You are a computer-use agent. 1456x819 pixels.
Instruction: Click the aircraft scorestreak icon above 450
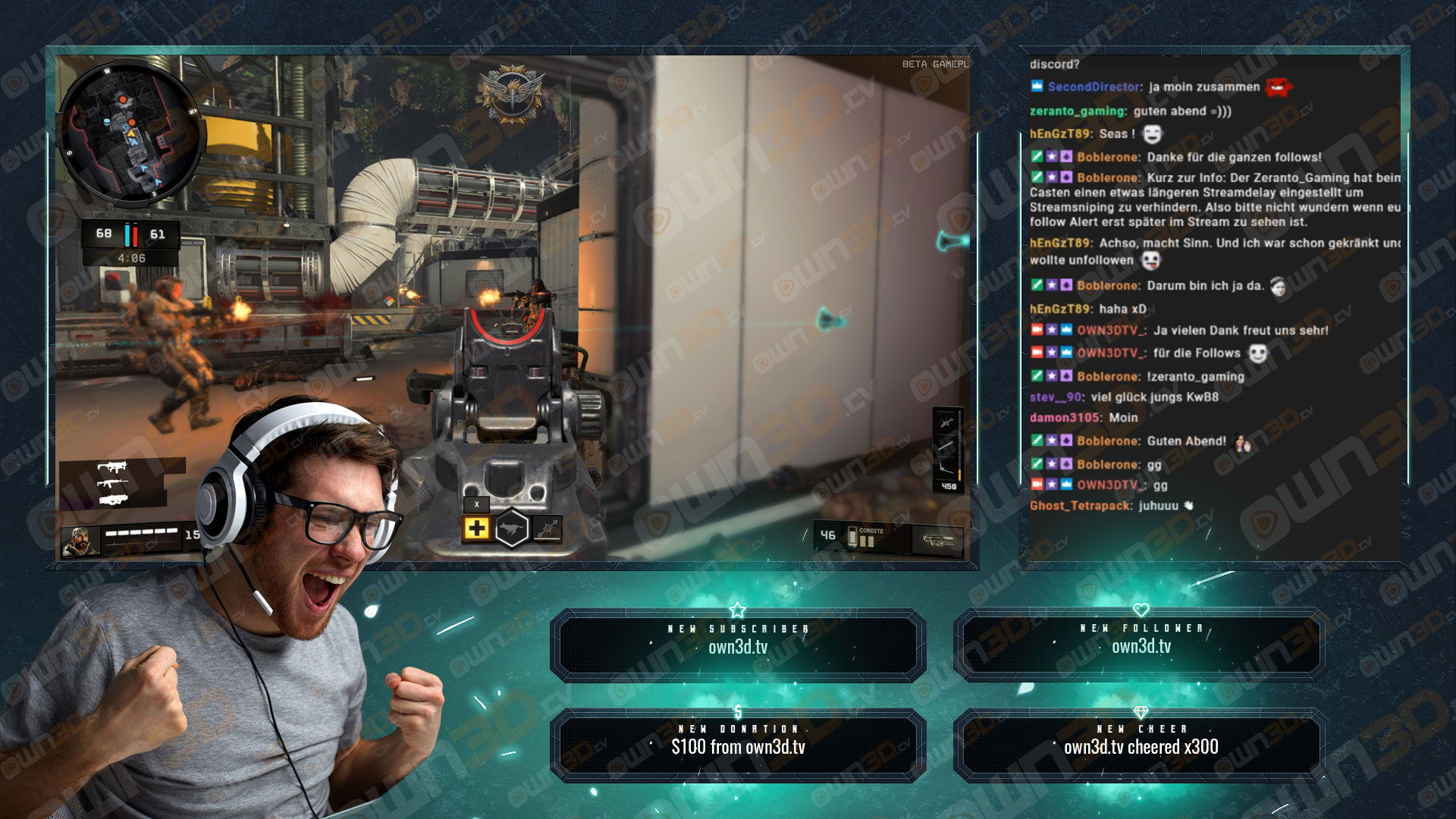pos(945,466)
